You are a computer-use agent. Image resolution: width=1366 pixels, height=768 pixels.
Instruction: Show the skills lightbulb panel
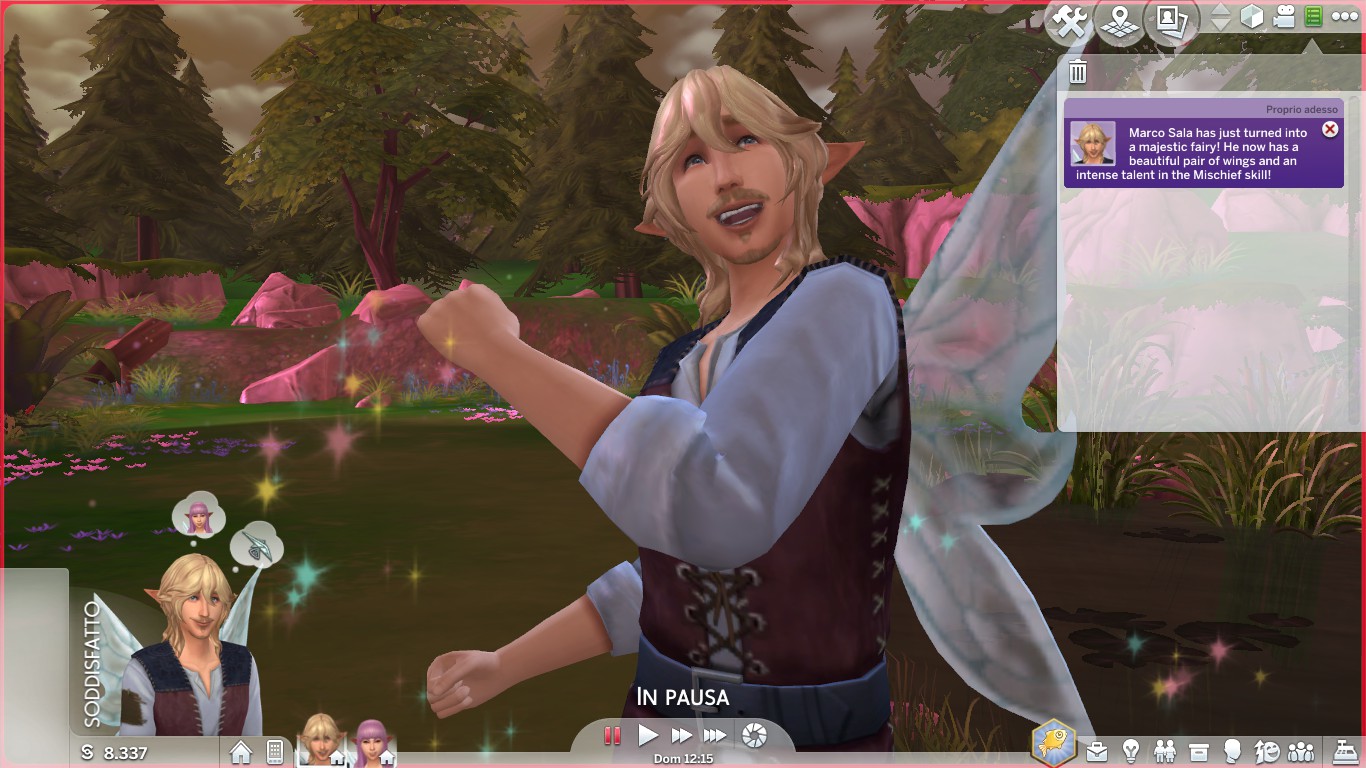[1131, 751]
